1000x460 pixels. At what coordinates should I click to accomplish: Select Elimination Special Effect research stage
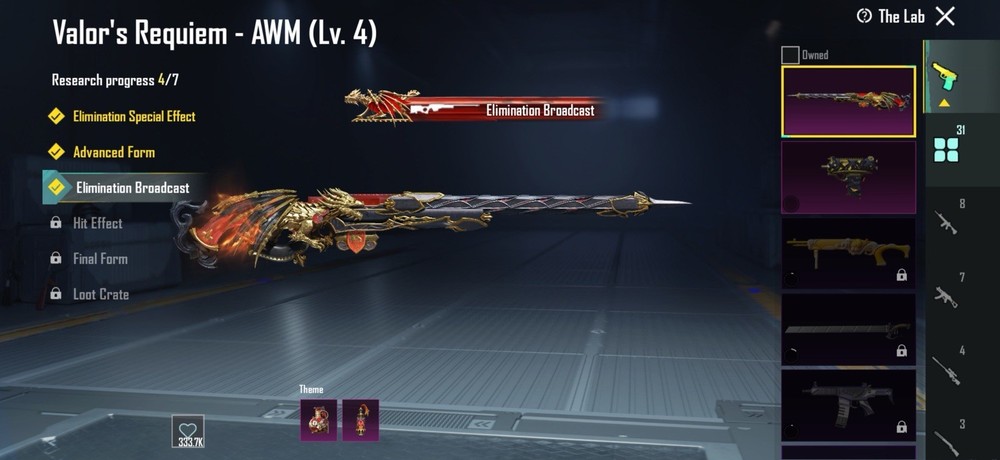tap(133, 117)
